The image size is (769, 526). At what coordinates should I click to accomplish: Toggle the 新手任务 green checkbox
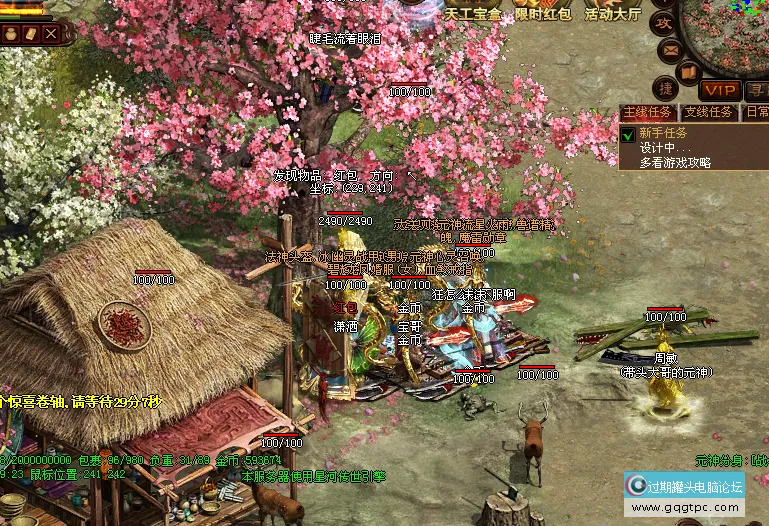pyautogui.click(x=628, y=134)
